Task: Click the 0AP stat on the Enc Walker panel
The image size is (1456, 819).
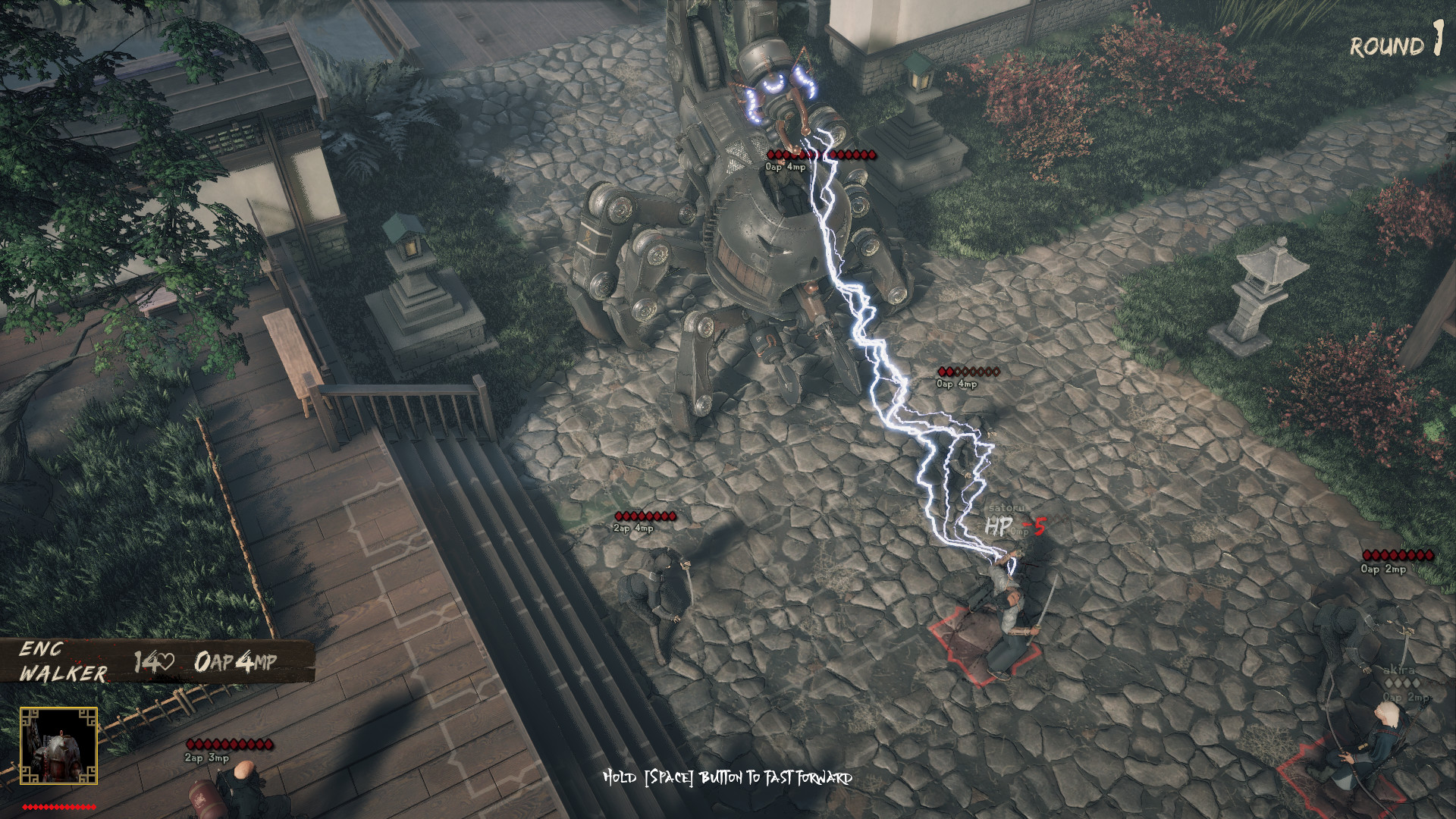Action: [x=213, y=662]
